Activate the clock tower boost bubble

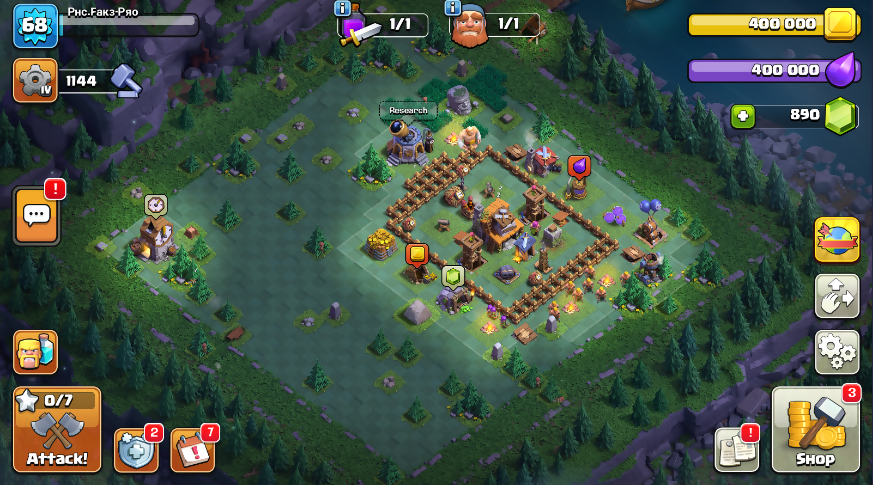[x=155, y=204]
